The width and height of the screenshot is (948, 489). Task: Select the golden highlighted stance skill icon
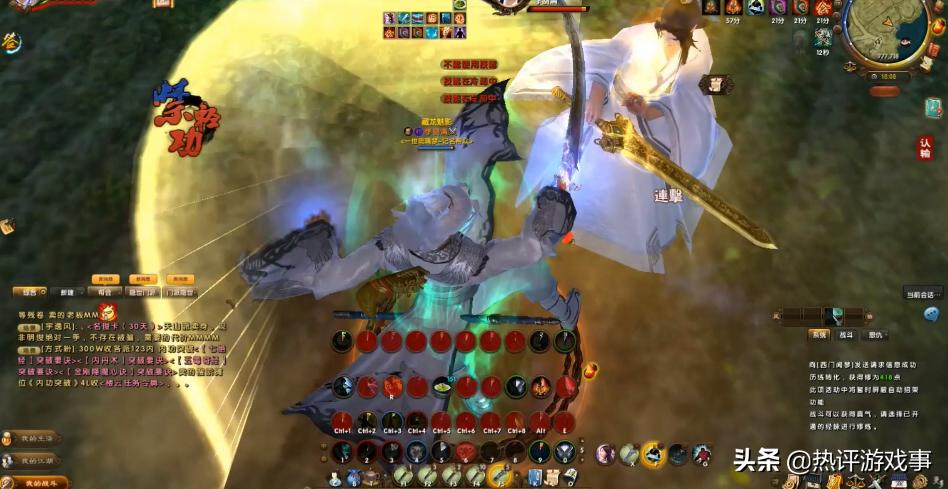653,455
